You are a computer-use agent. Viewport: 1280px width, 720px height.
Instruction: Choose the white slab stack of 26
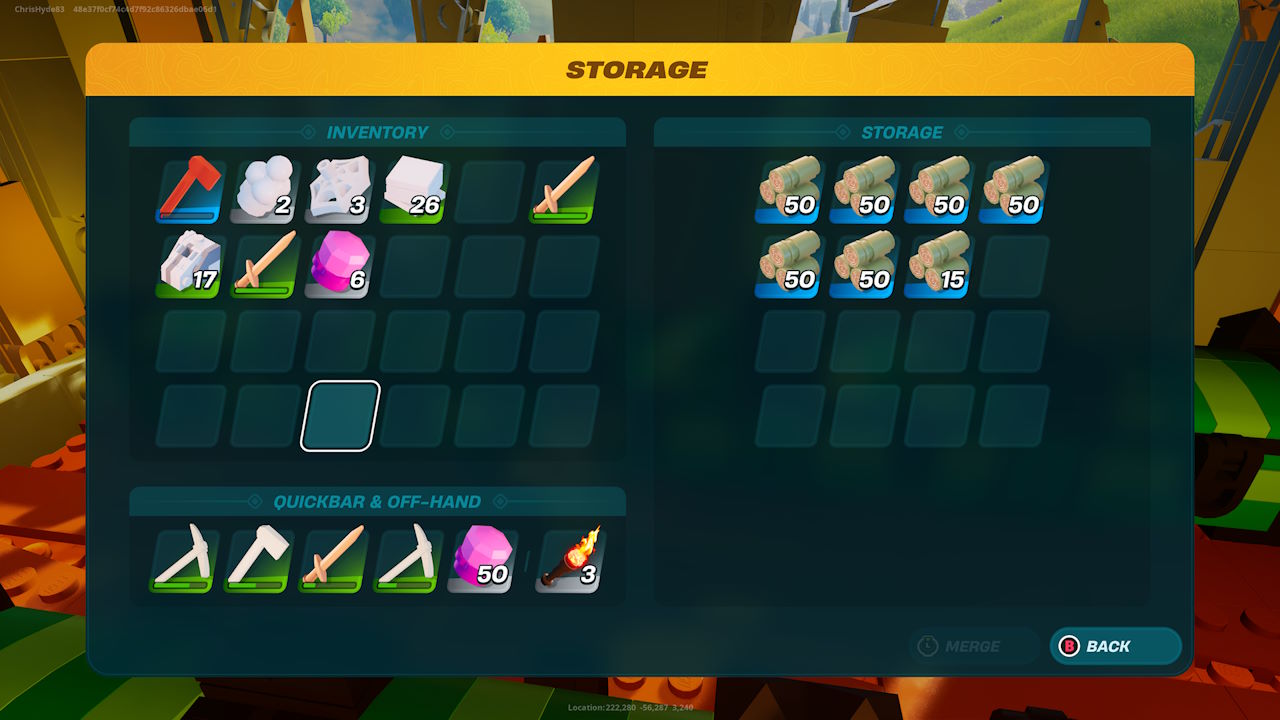pos(414,191)
